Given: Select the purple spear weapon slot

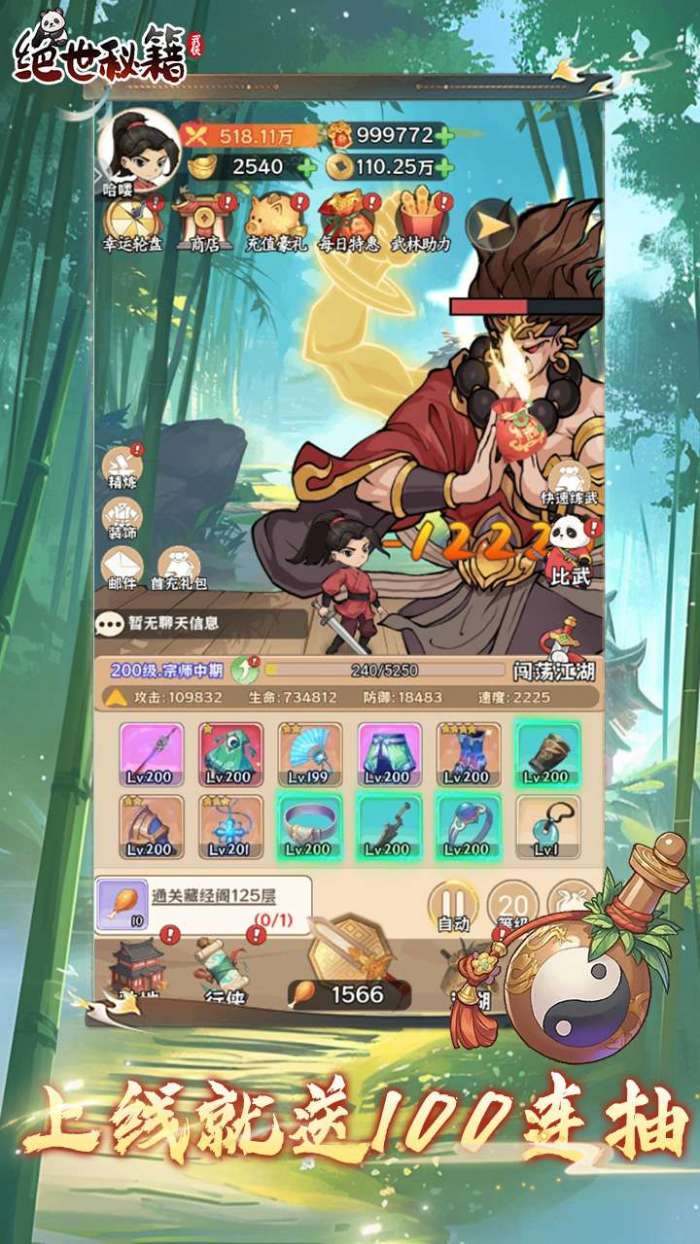Looking at the screenshot, I should [x=151, y=755].
